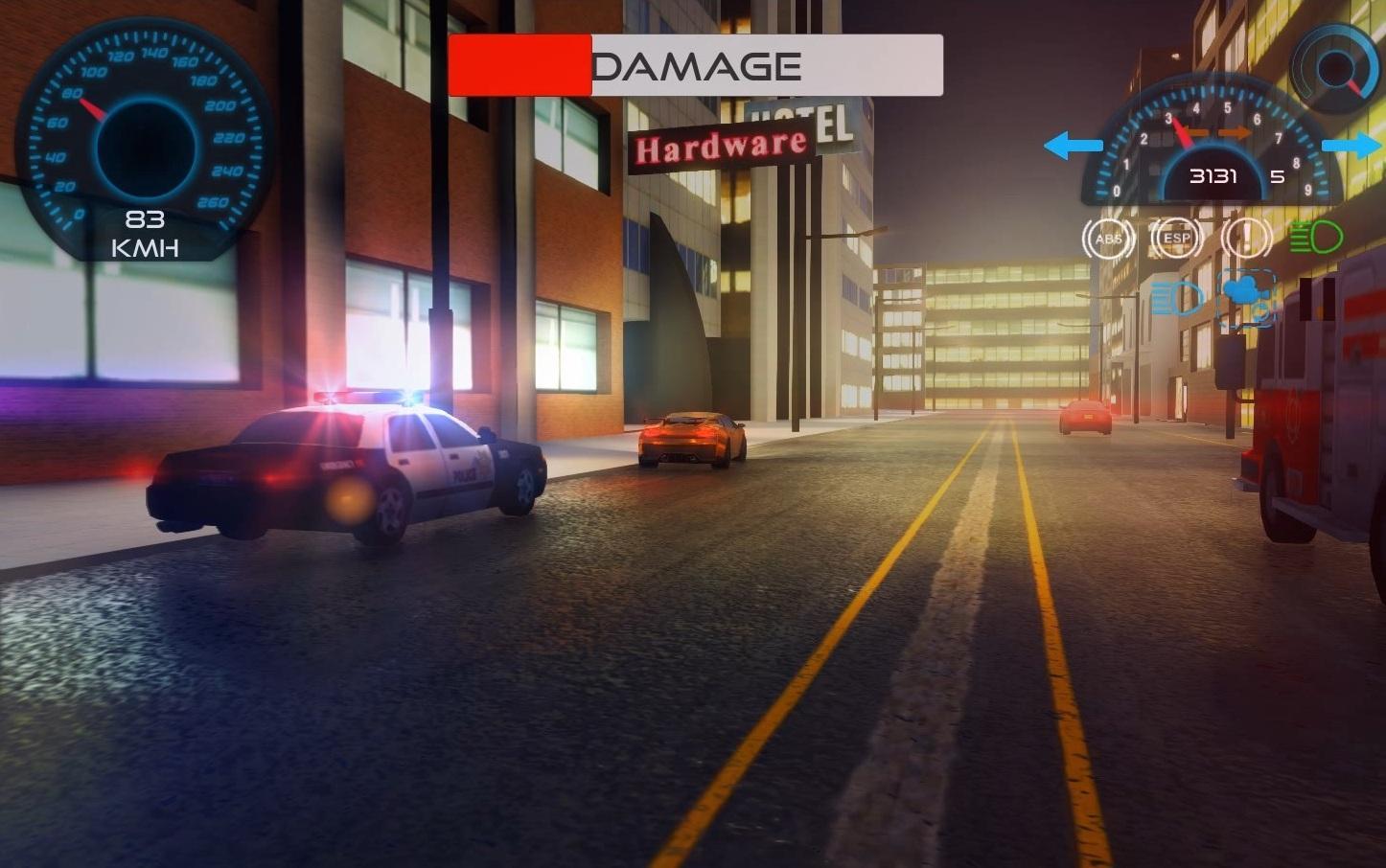Select the green low-beam headlight icon

(x=1316, y=238)
